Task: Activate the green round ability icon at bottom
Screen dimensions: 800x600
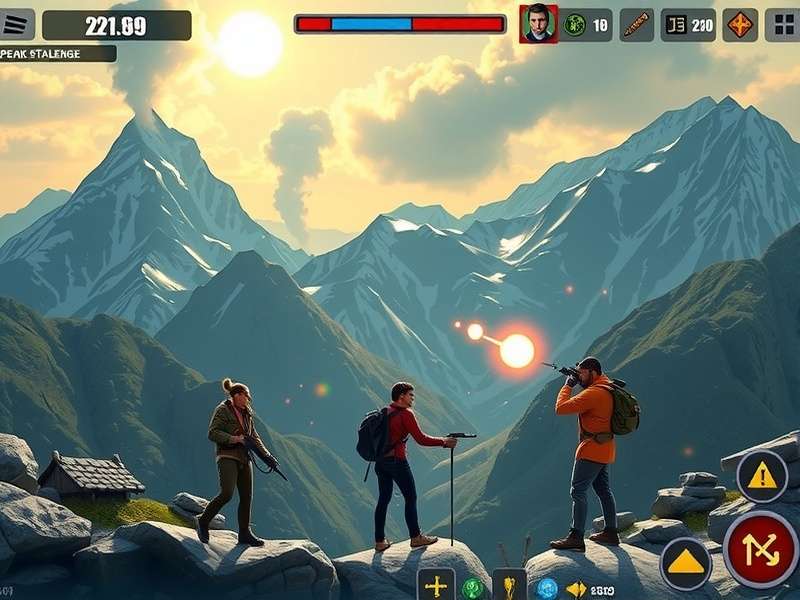Action: pos(473,588)
